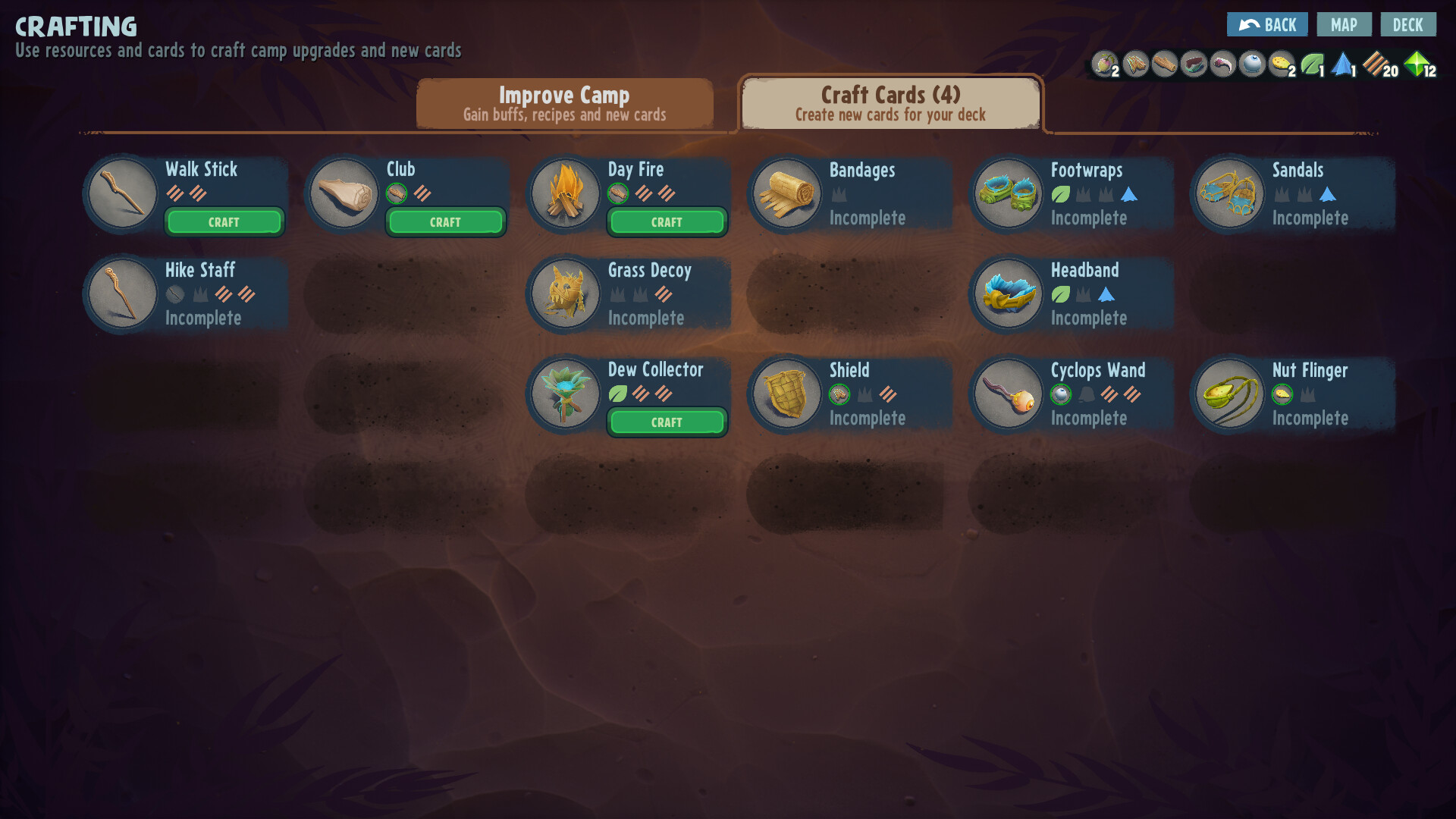1456x819 pixels.
Task: Open the MAP screen
Action: [x=1344, y=25]
